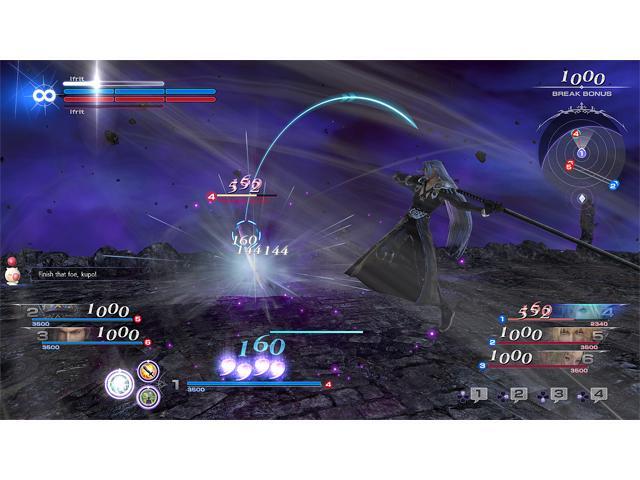Click the moogle announcer icon
The height and width of the screenshot is (480, 640).
[x=13, y=271]
